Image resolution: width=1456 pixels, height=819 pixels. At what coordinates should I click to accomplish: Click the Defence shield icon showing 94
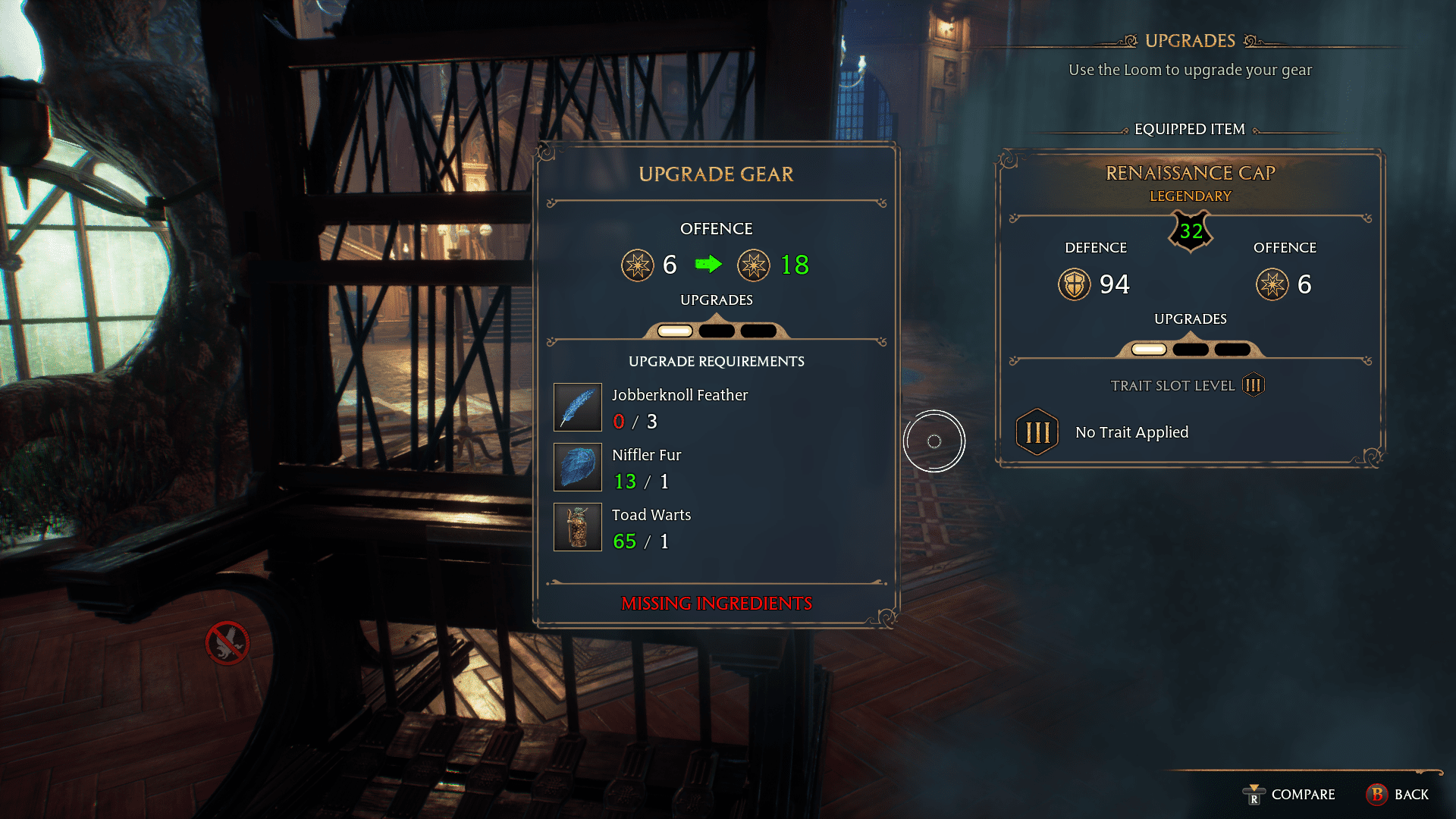coord(1074,284)
